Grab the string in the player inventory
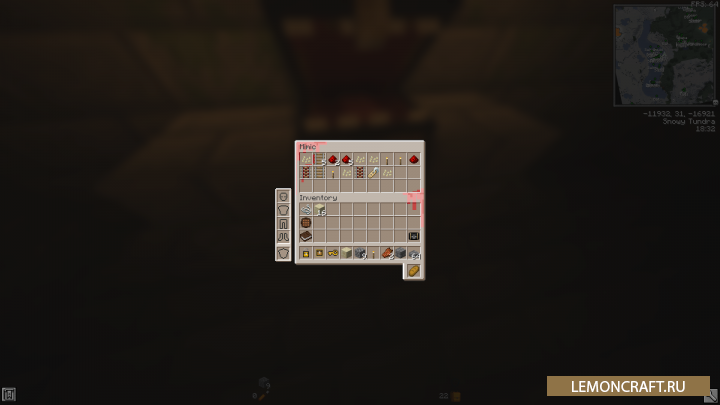Viewport: 720px width, 405px height. pyautogui.click(x=307, y=210)
